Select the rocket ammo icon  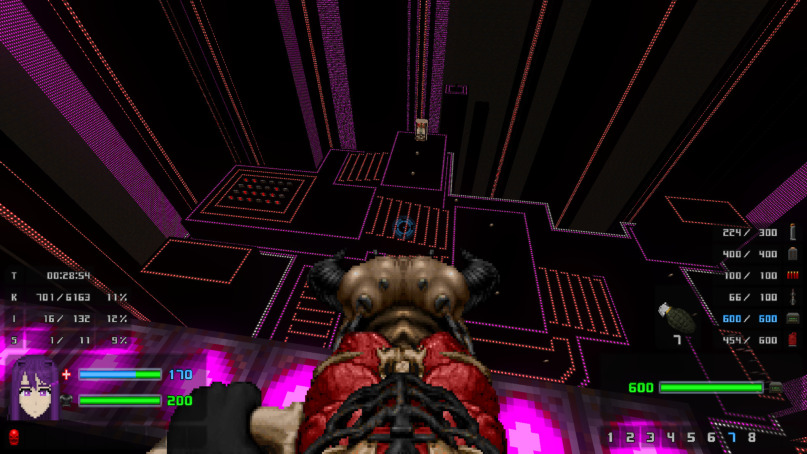point(793,296)
